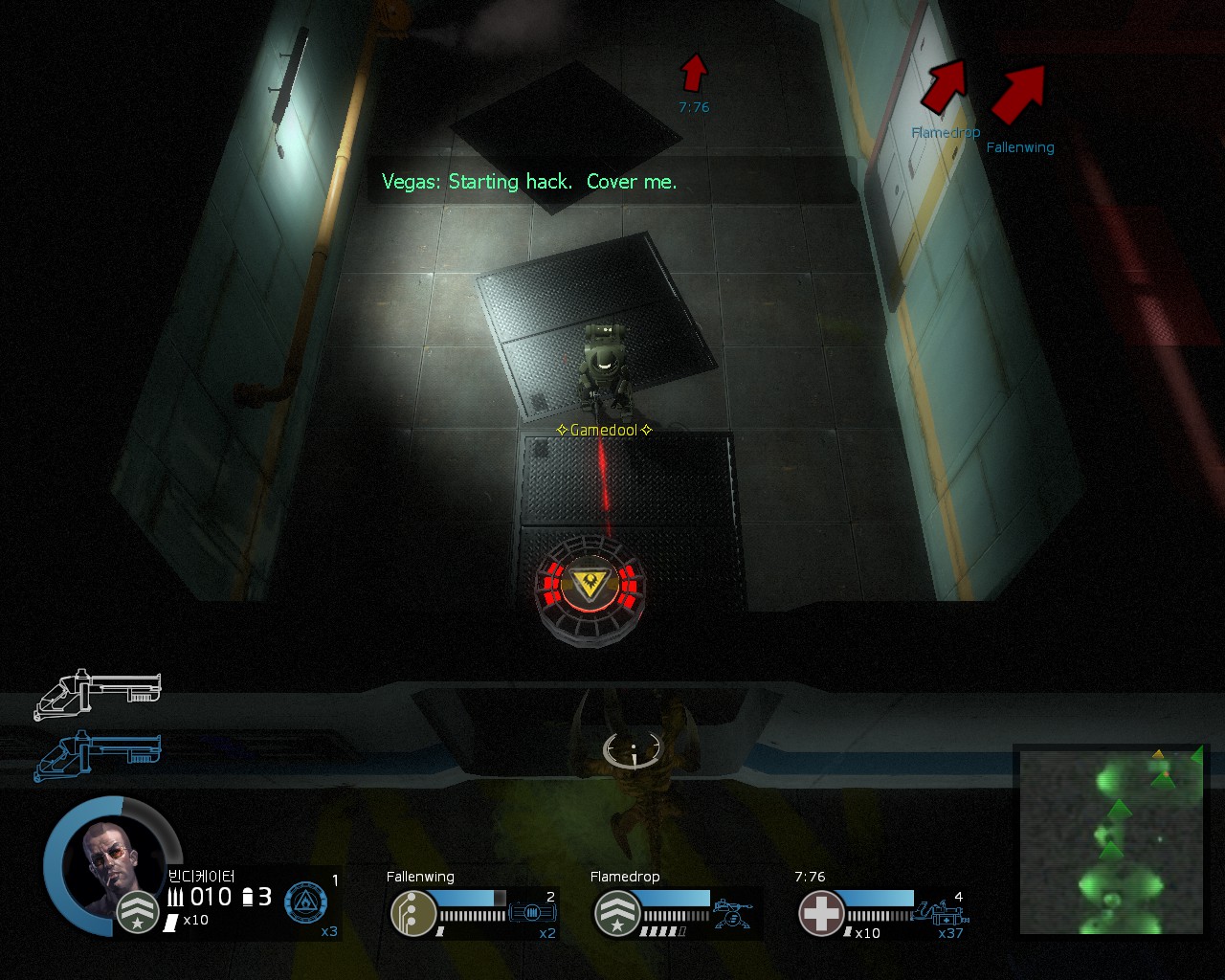Viewport: 1225px width, 980px height.
Task: Toggle the lower blue shotgun outline
Action: (x=96, y=756)
